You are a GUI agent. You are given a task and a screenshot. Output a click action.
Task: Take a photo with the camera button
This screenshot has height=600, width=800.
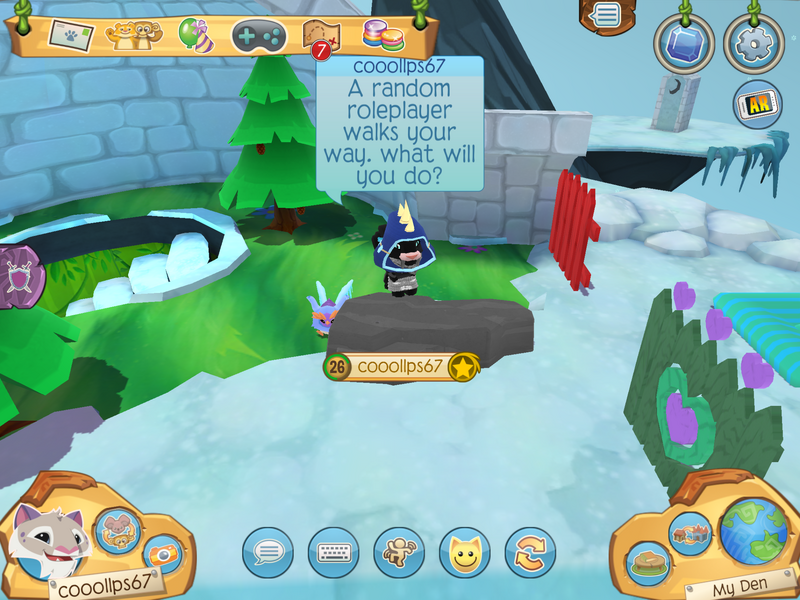point(162,556)
